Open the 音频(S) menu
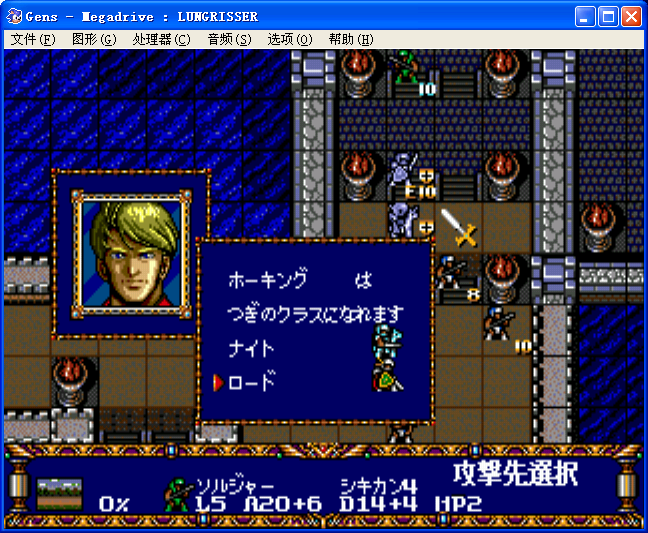 (x=229, y=39)
